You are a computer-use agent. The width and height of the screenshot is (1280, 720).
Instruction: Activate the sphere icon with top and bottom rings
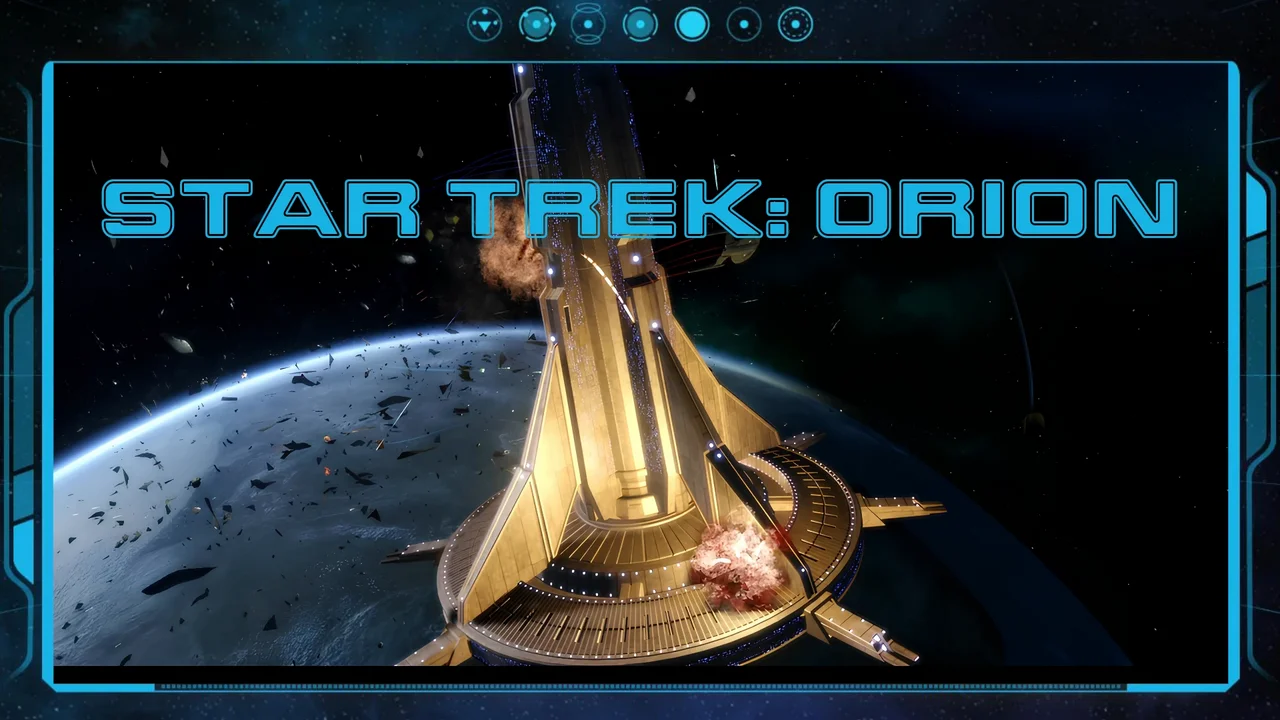point(588,24)
